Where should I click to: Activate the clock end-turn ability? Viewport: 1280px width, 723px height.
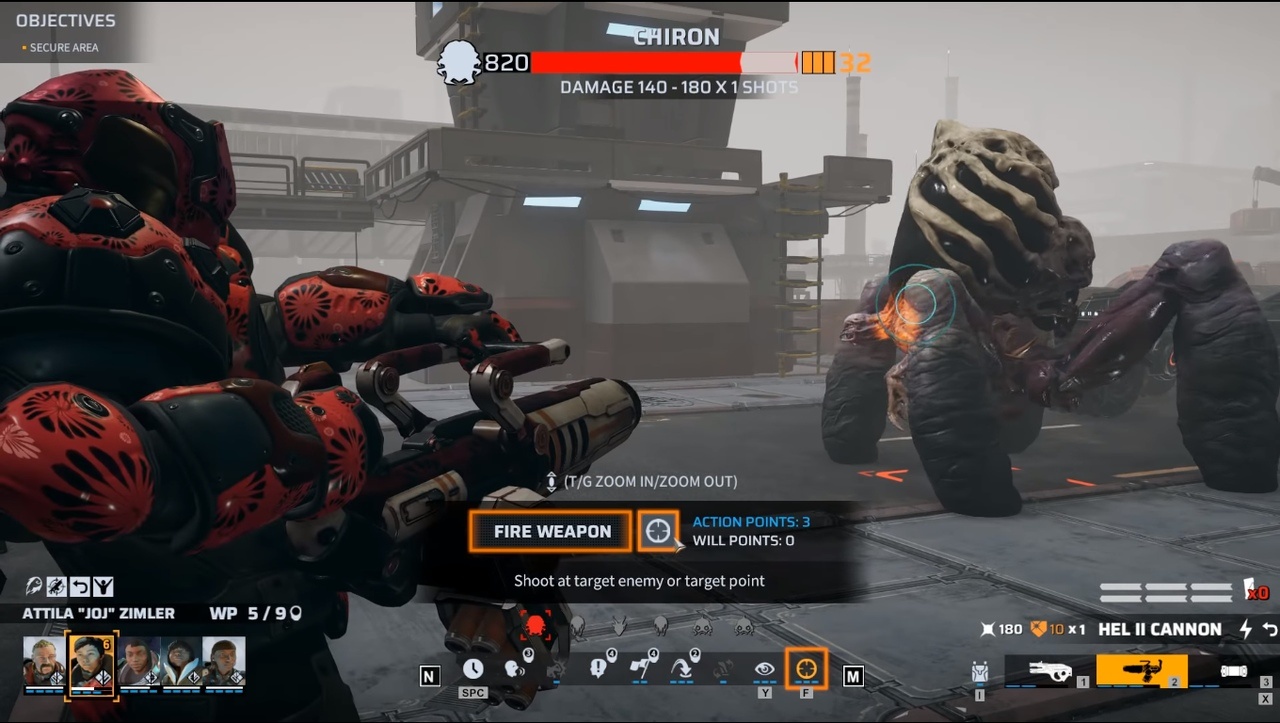pos(473,668)
